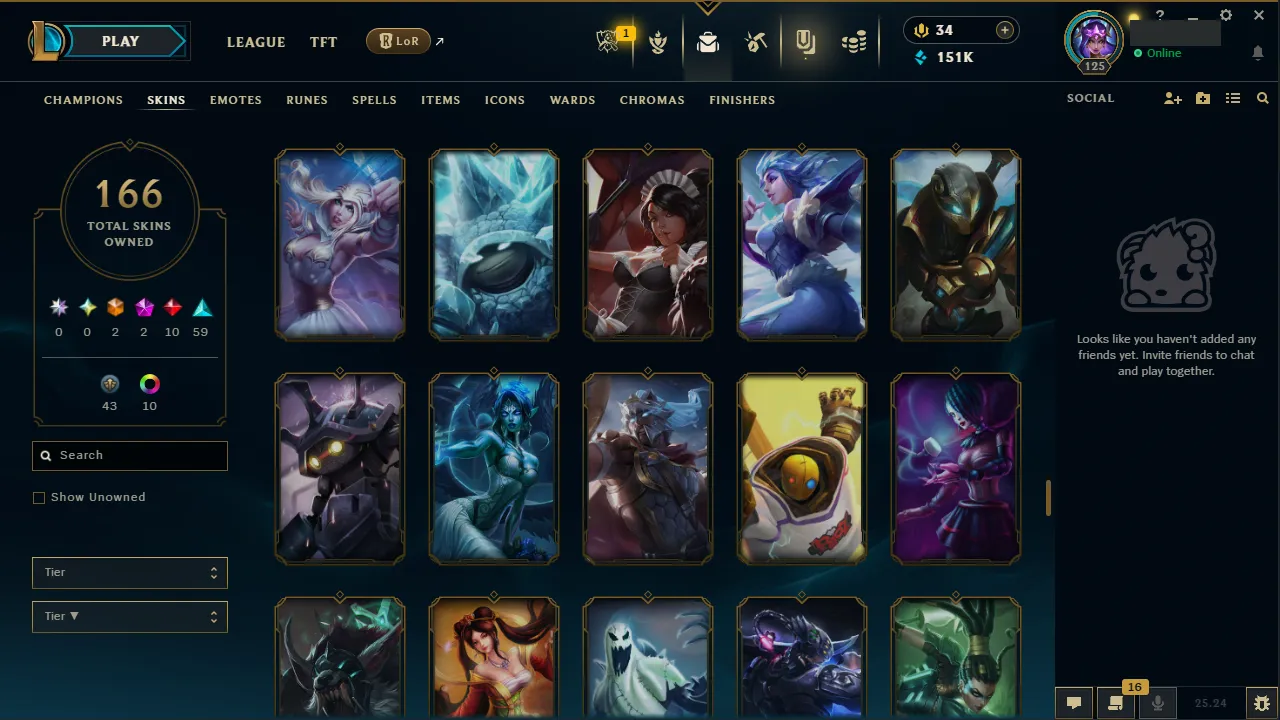Open the Tier sort order dropdown
Screen dimensions: 1280x720
pyautogui.click(x=129, y=616)
